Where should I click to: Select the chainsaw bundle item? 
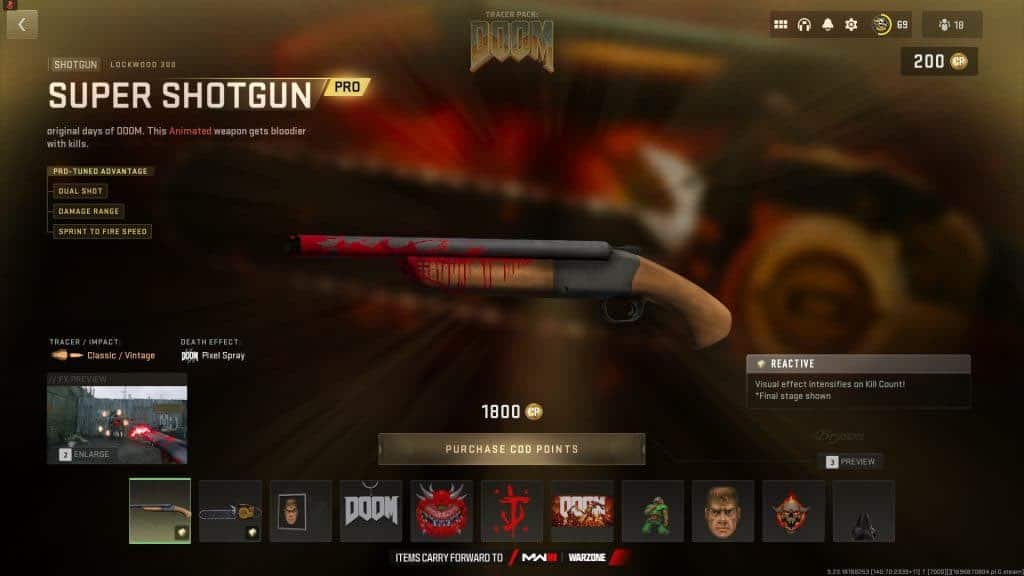[x=230, y=511]
